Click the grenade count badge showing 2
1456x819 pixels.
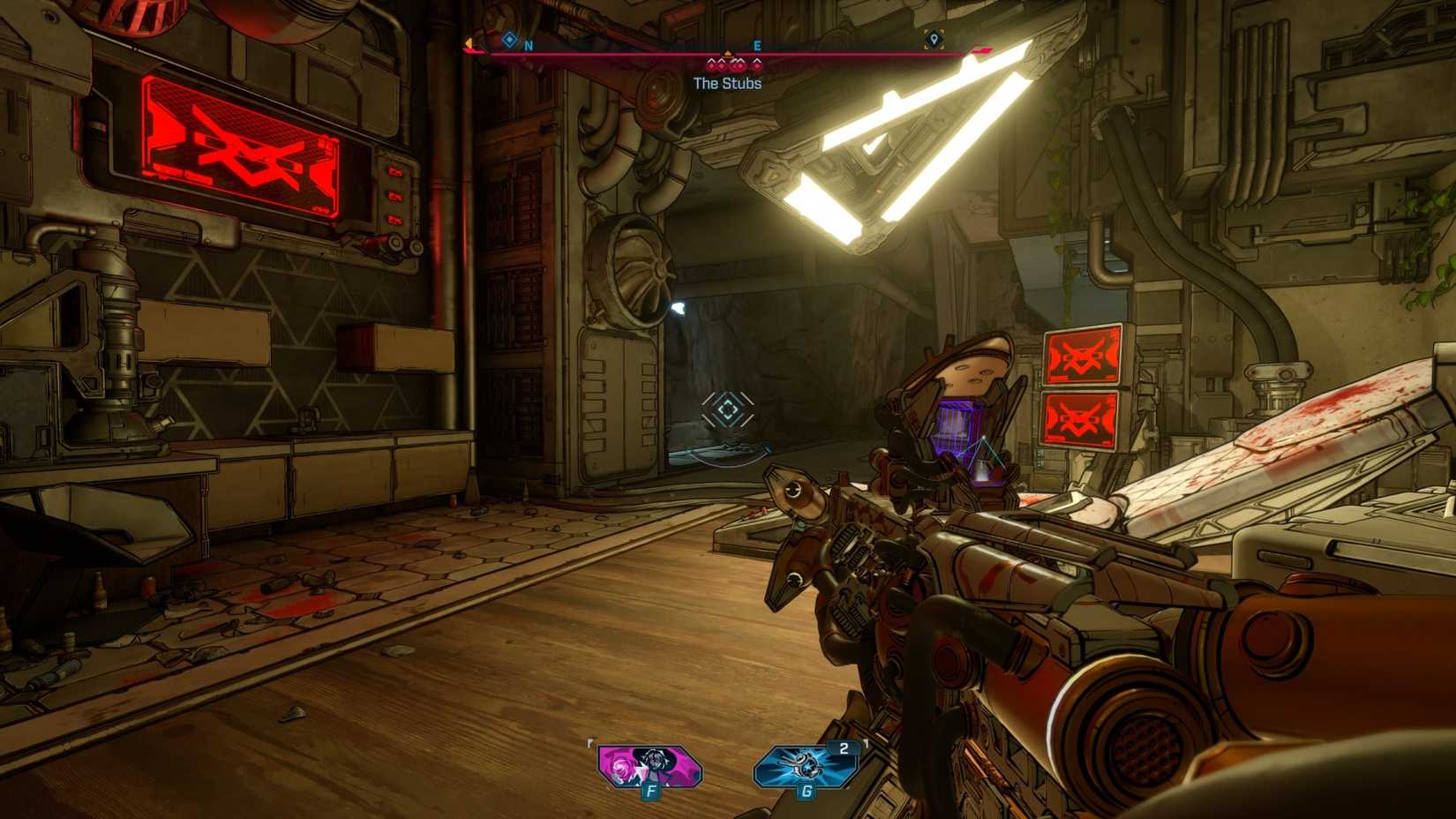click(x=844, y=749)
